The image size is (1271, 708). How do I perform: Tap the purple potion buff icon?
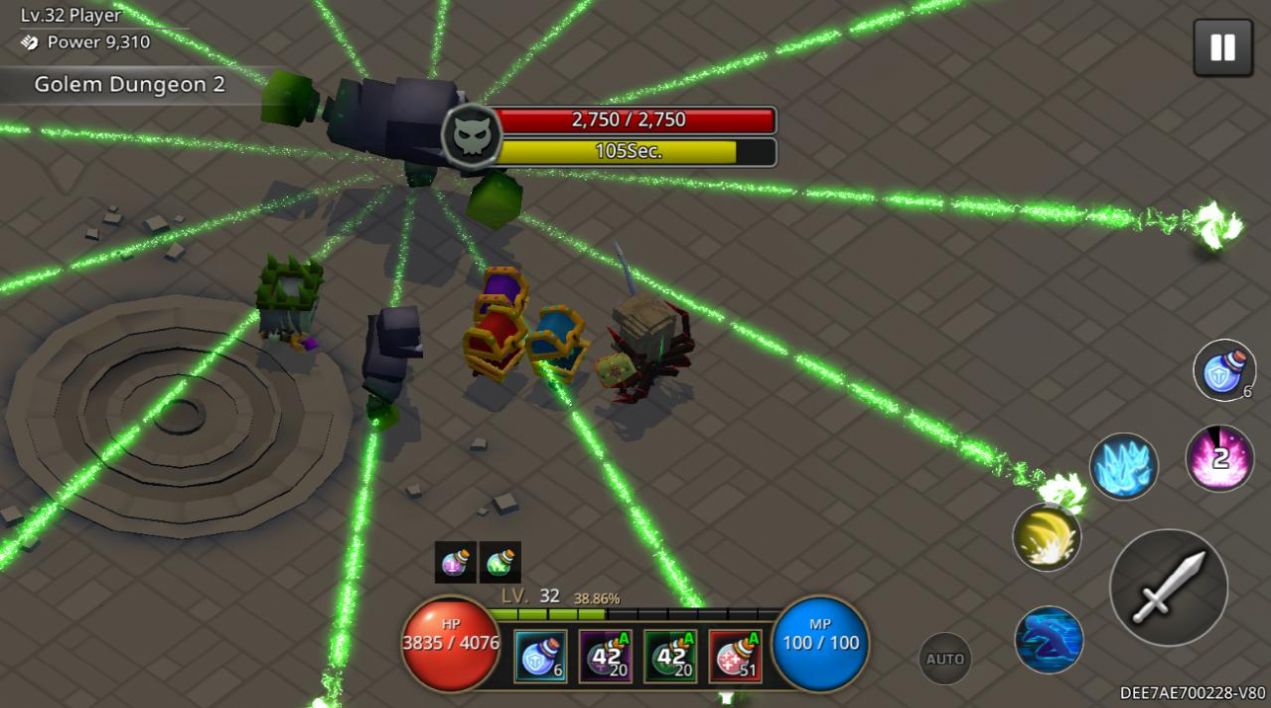(455, 562)
